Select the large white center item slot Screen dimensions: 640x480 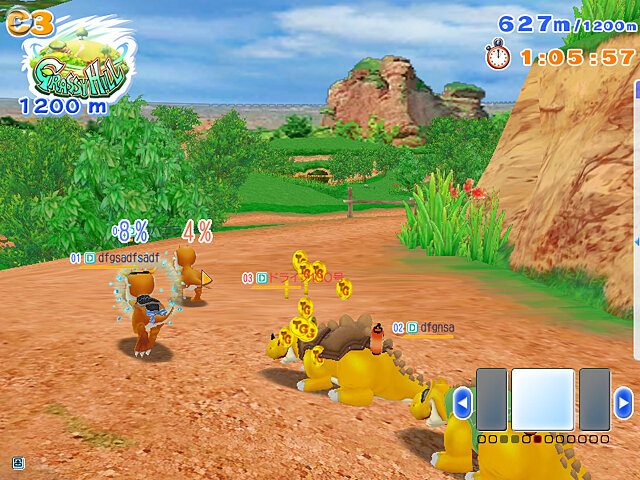(x=543, y=400)
